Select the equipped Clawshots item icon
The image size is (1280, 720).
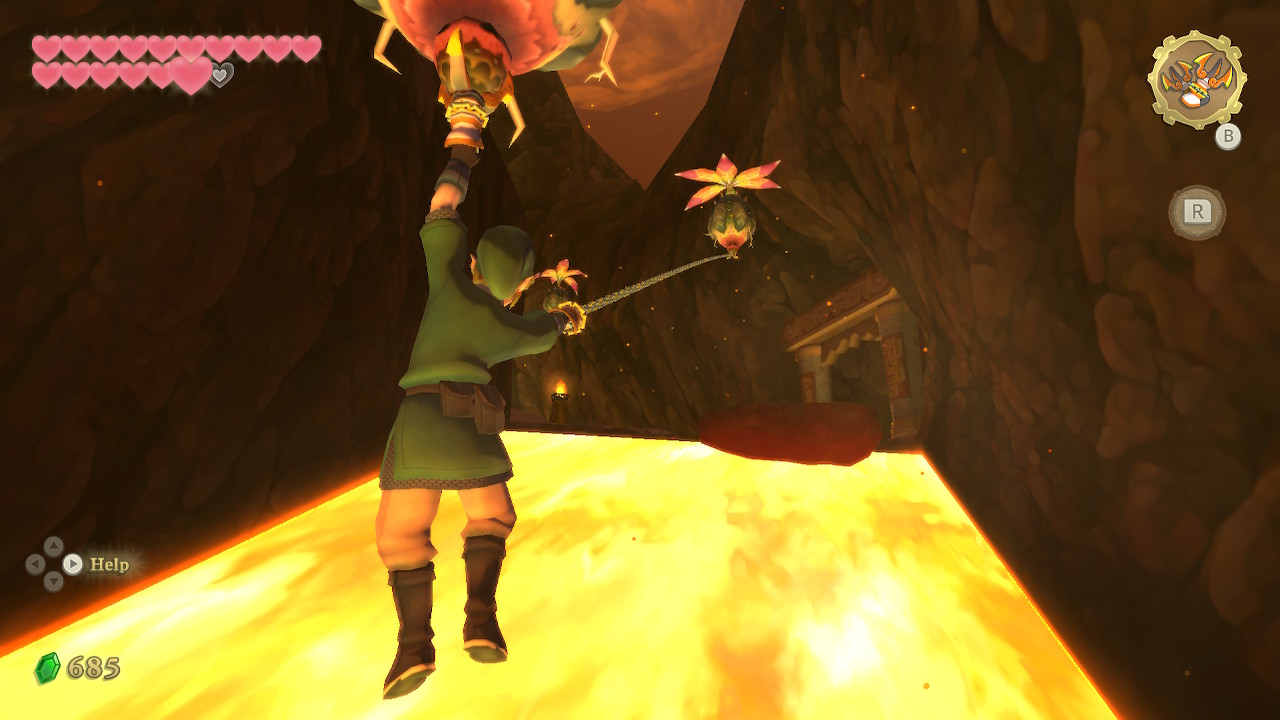[x=1196, y=80]
